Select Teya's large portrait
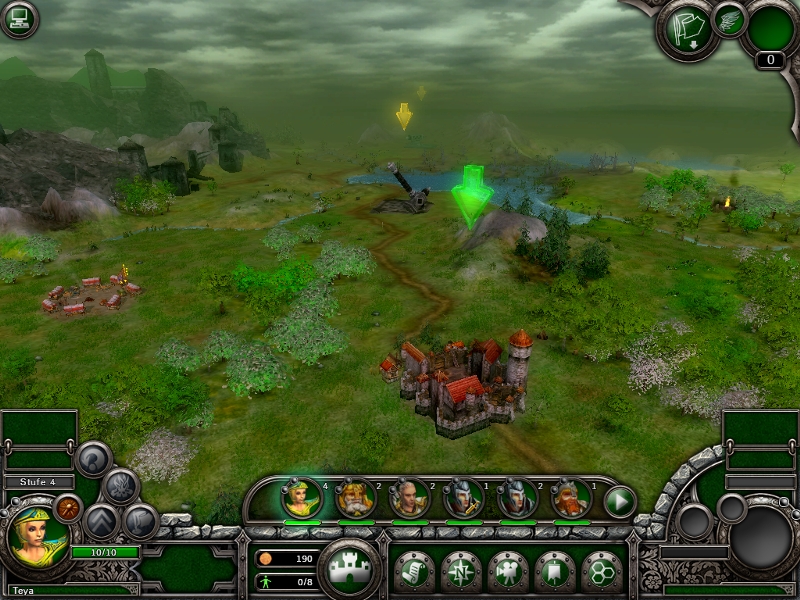 (37, 534)
